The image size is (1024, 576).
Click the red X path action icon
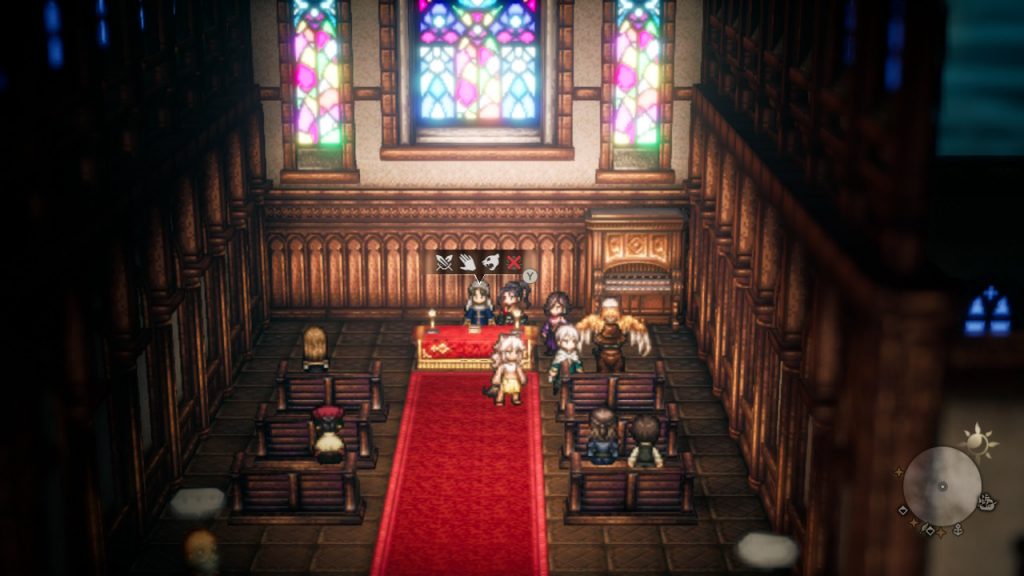513,262
